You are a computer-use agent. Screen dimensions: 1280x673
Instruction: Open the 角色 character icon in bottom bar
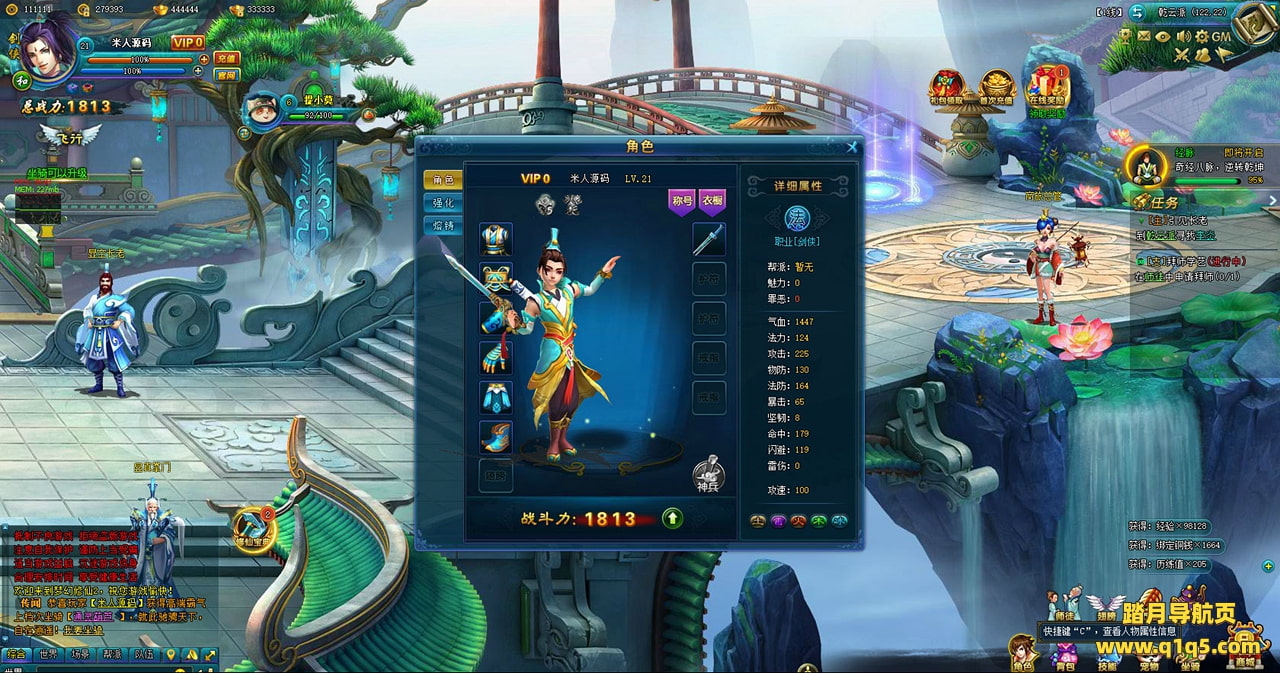click(1022, 651)
